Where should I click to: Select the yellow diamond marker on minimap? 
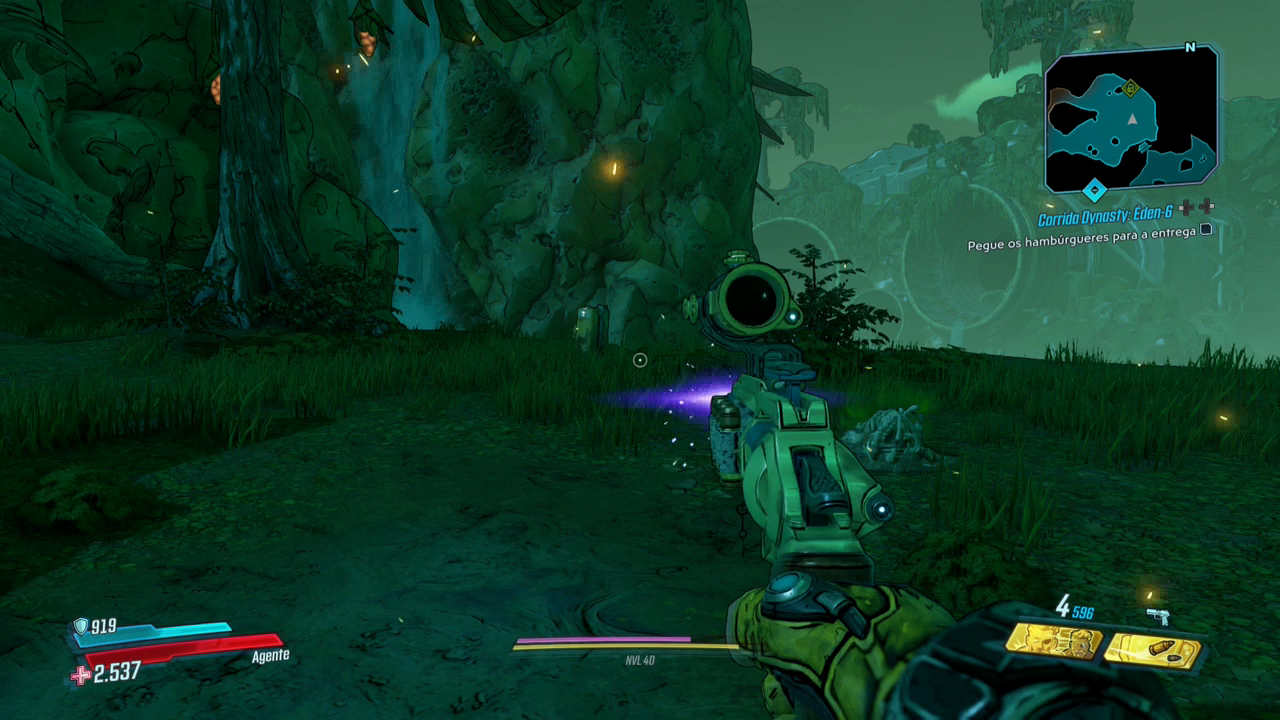coord(1131,88)
